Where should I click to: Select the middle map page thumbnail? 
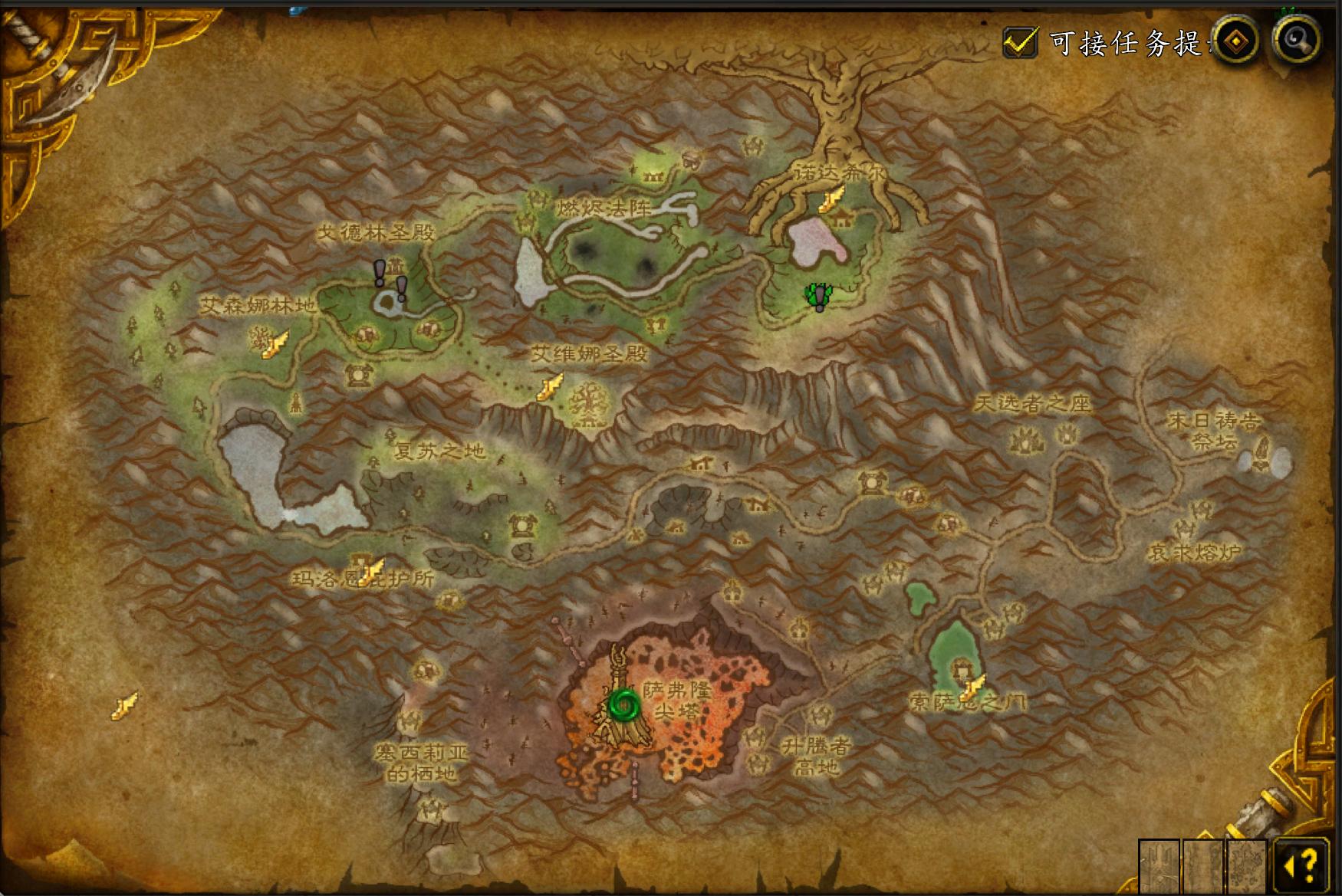pyautogui.click(x=1202, y=866)
